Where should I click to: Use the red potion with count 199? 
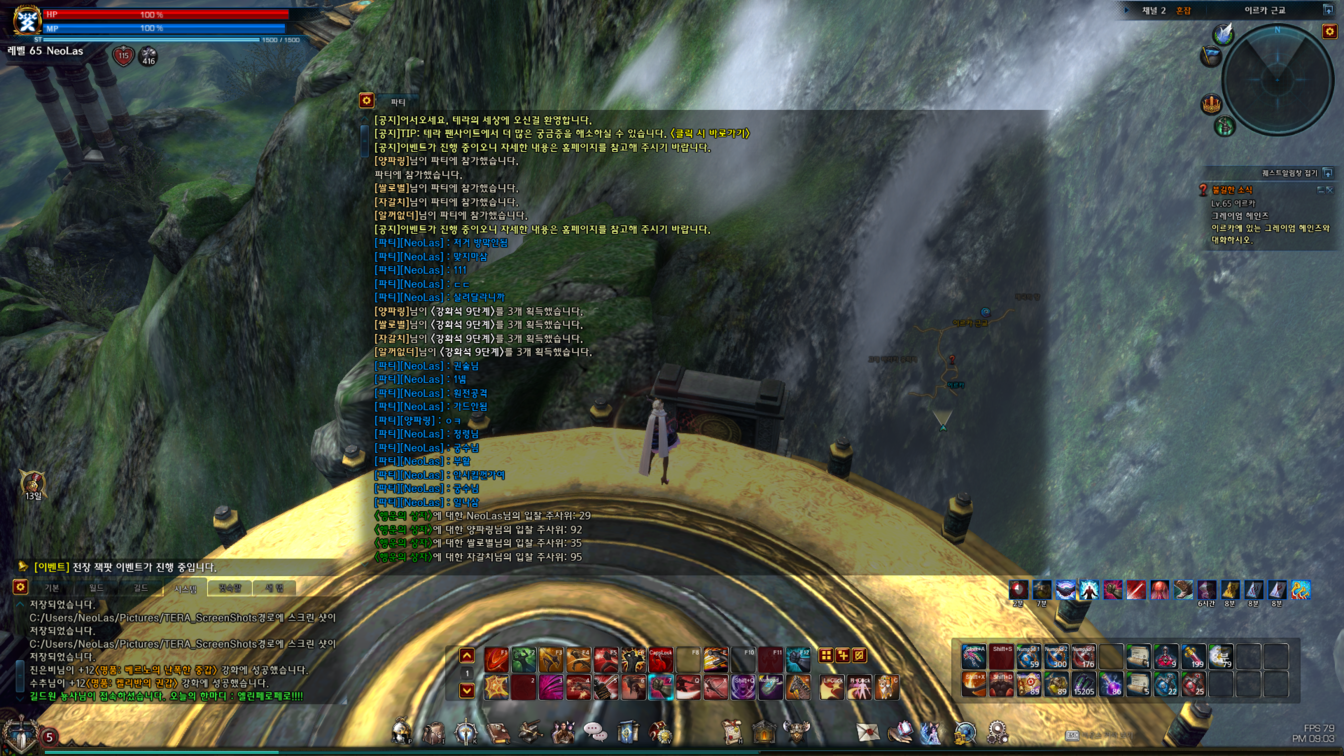1193,657
